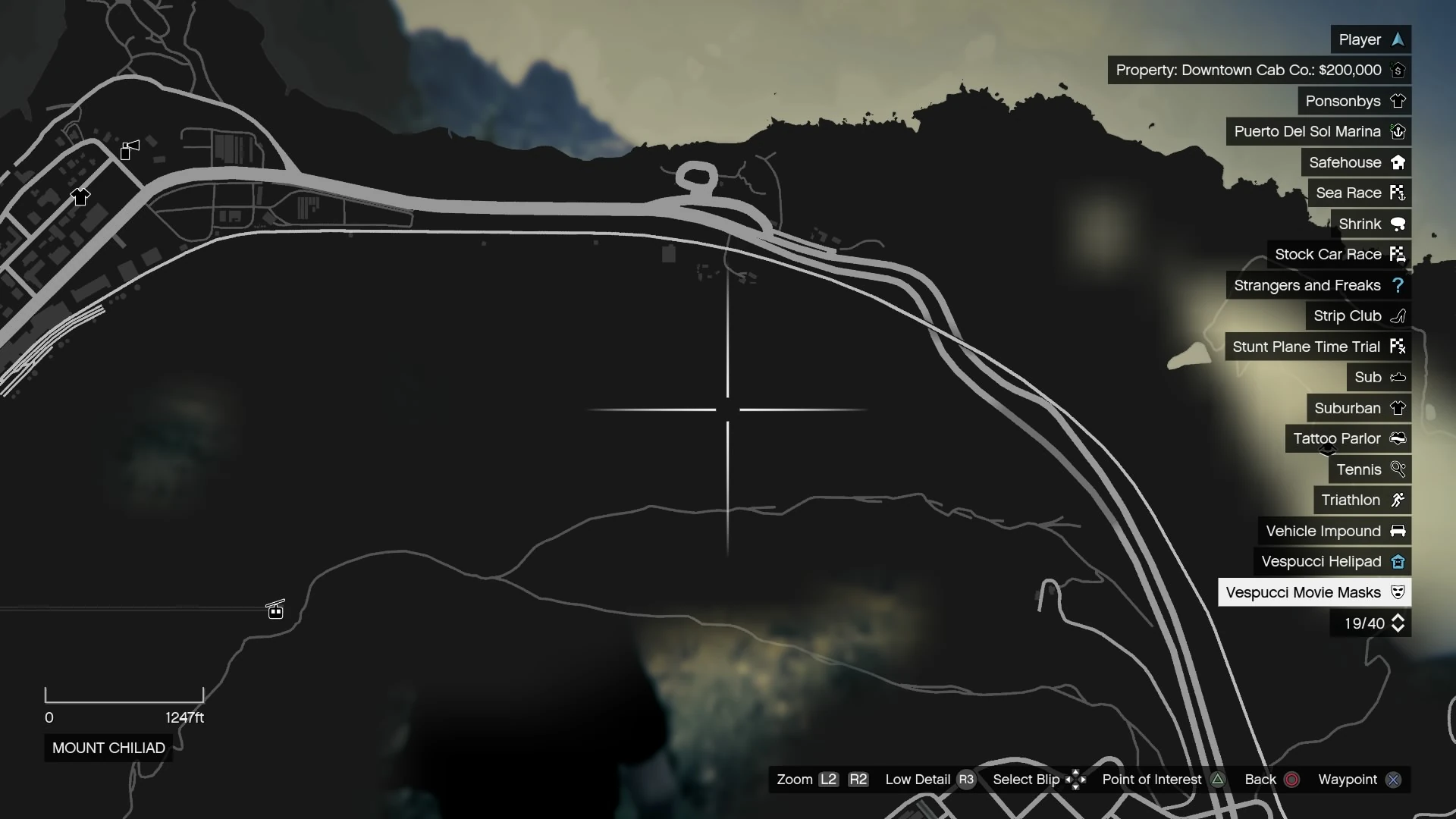This screenshot has height=819, width=1456.
Task: Select the Vespucci Movie Masks mask icon
Action: point(1398,592)
